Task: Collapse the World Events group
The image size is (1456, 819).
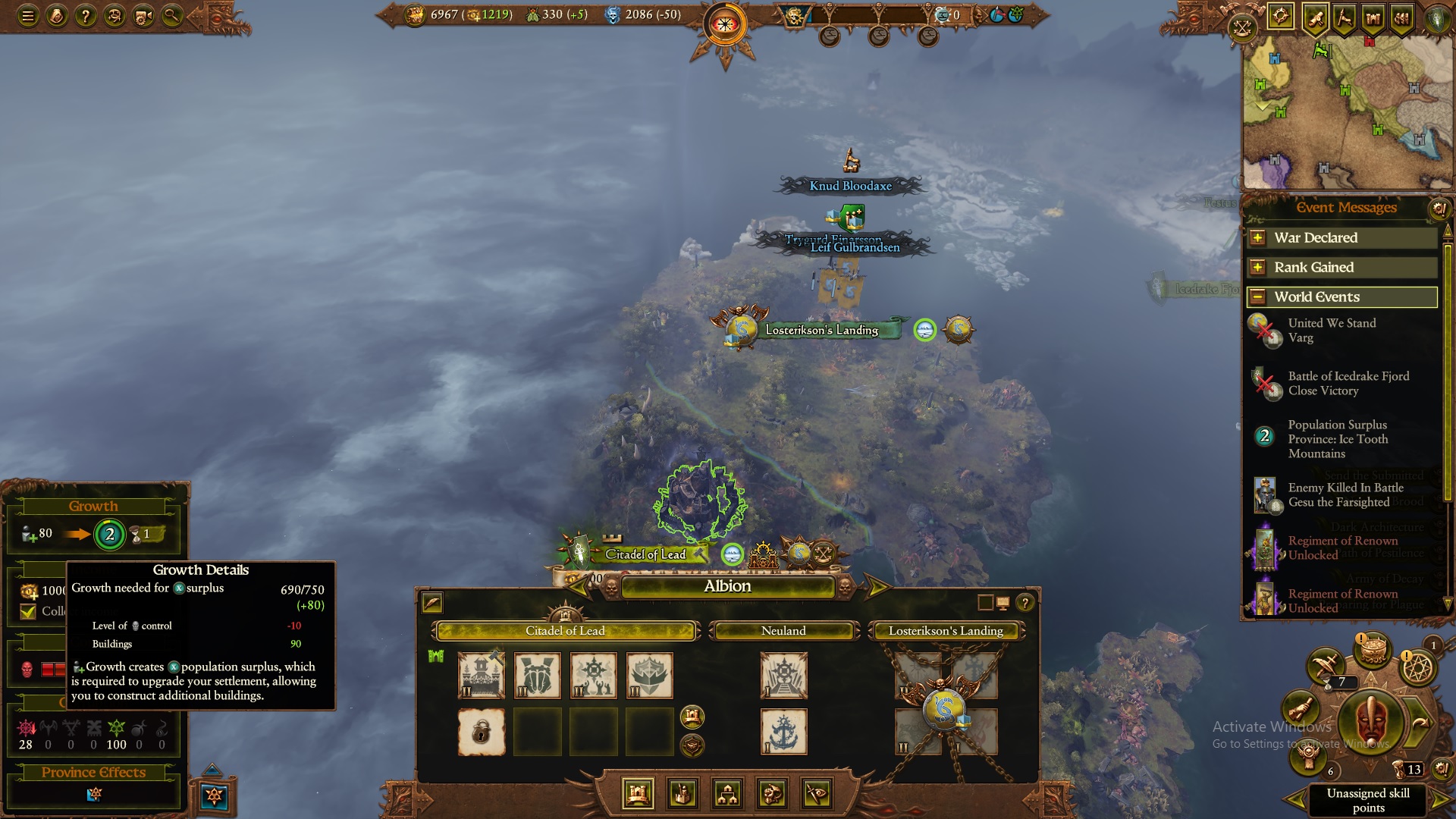Action: point(1257,297)
